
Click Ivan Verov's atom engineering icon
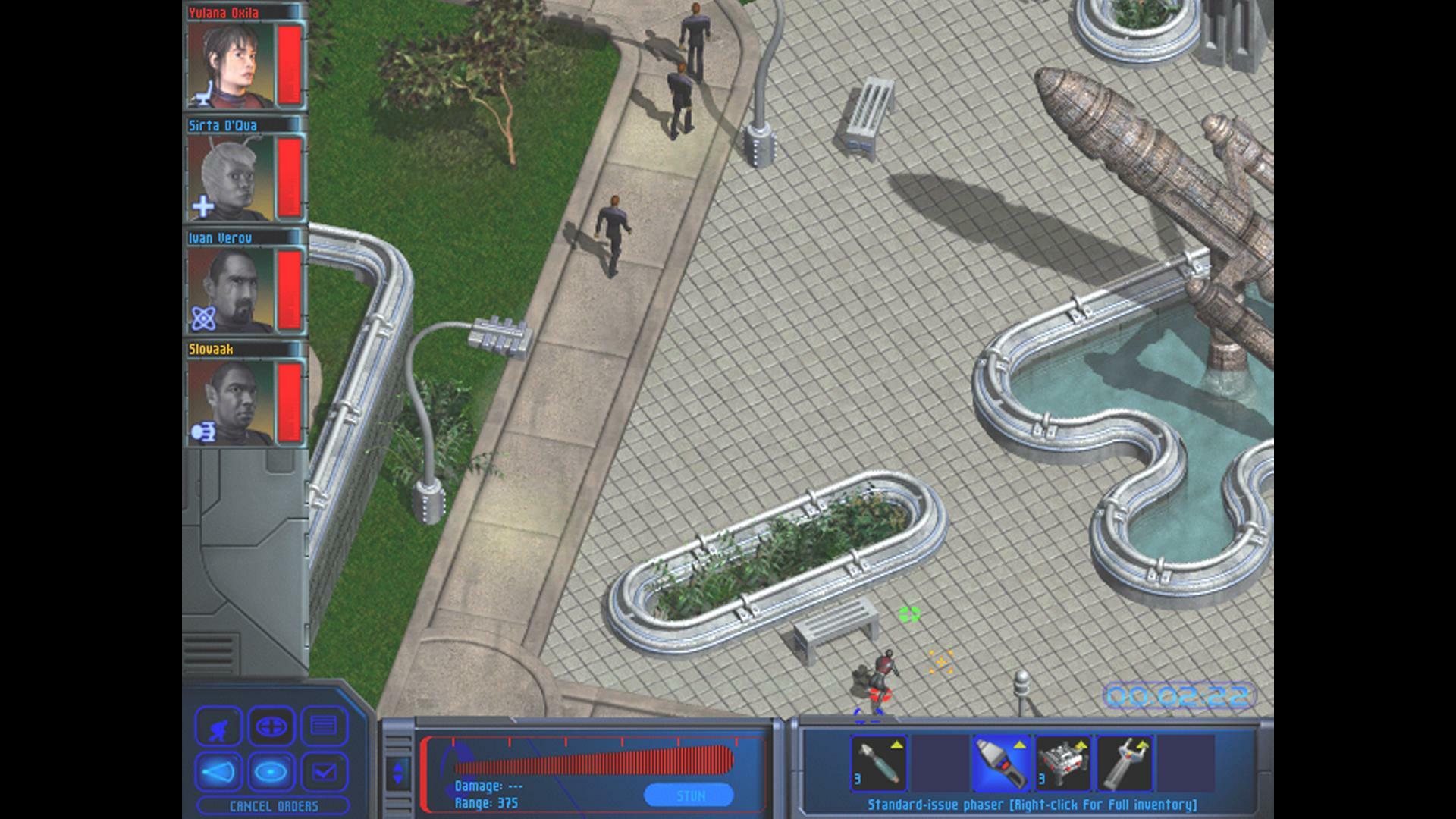[x=203, y=316]
